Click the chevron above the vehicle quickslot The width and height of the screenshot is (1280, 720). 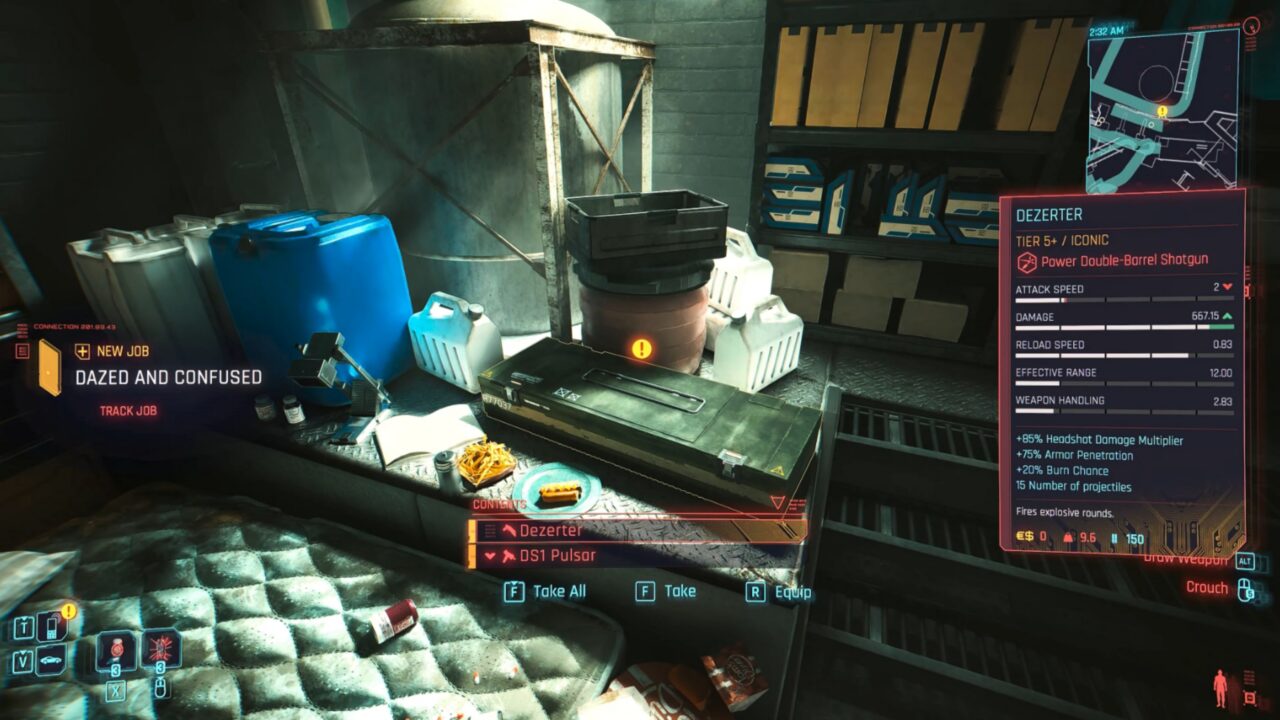coord(22,651)
